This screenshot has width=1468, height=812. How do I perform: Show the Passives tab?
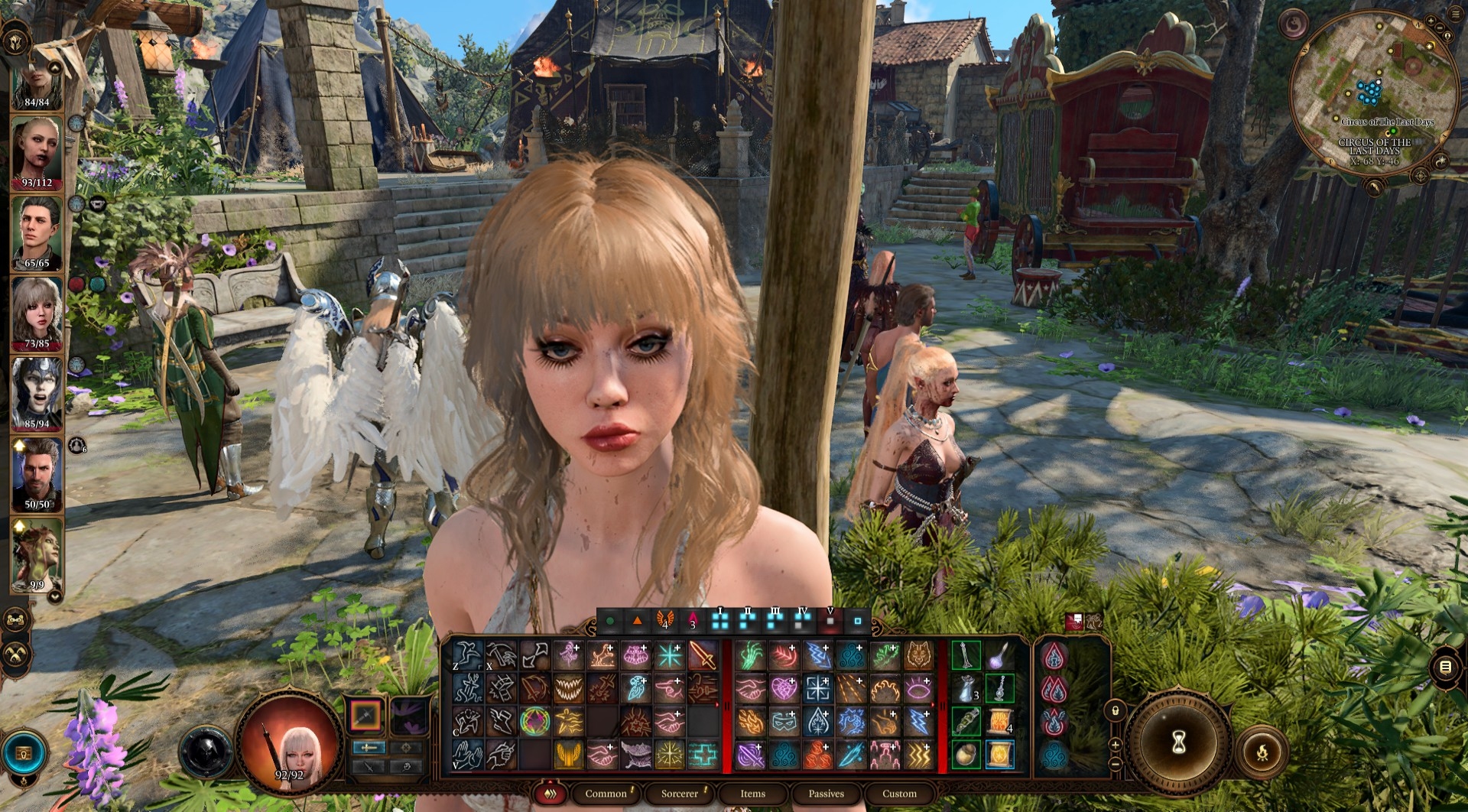(826, 794)
